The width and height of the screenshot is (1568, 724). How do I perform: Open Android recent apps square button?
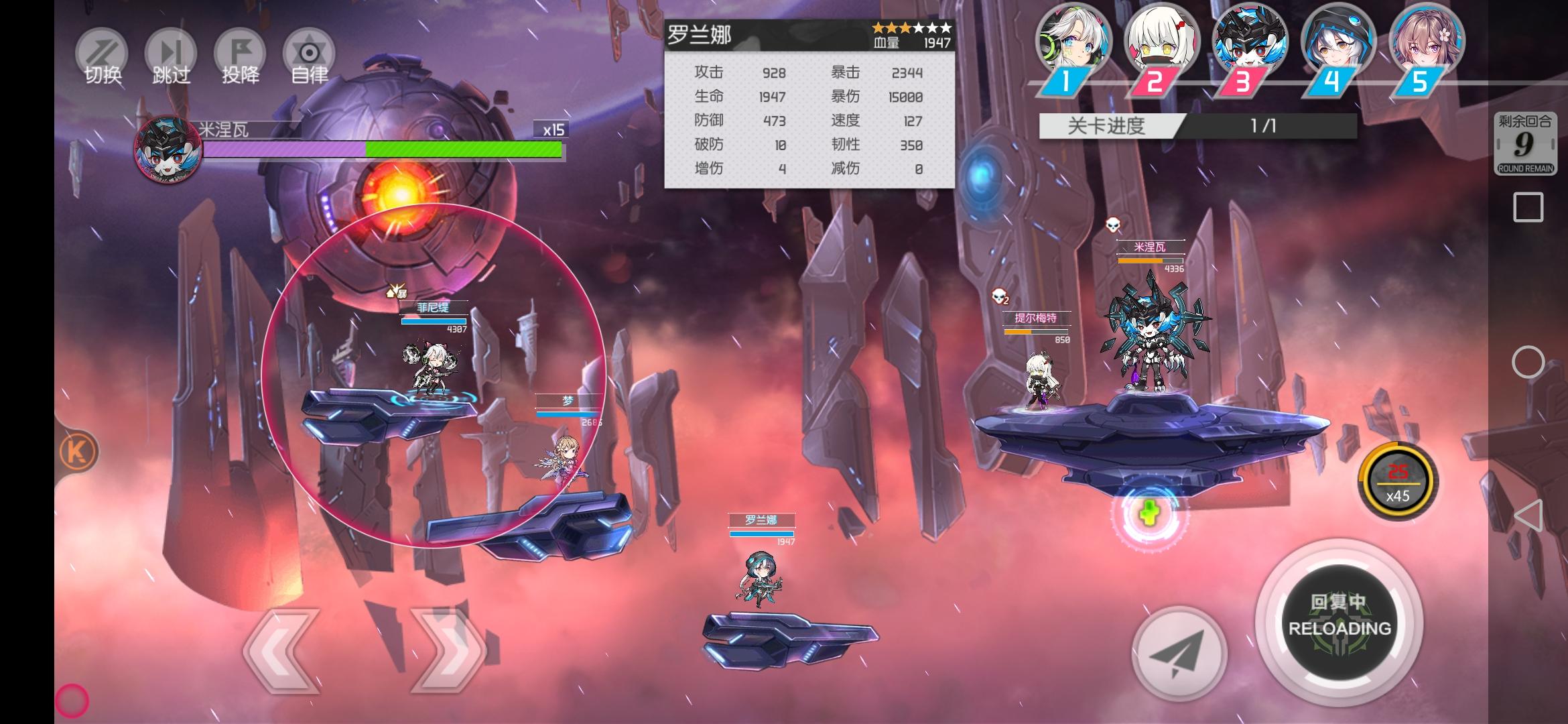(x=1528, y=207)
